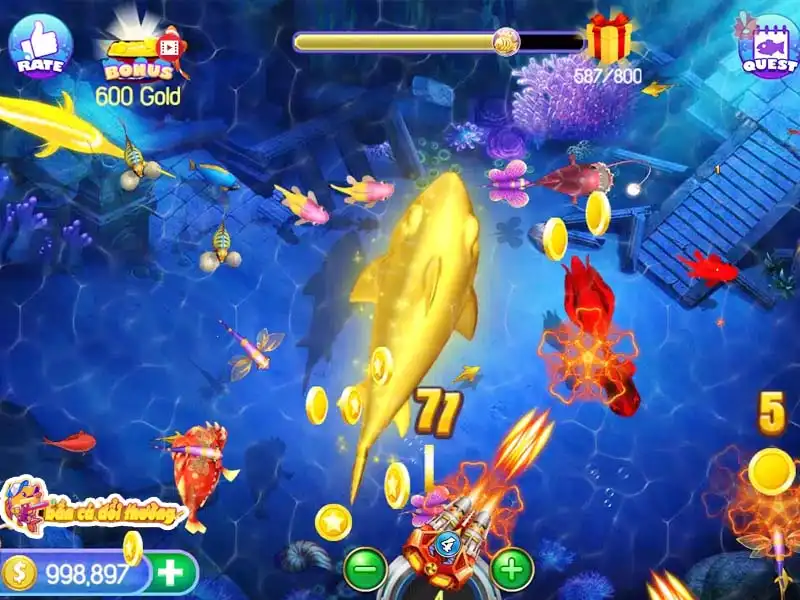Increase cannon power with the plus button
800x600 pixels.
(511, 569)
